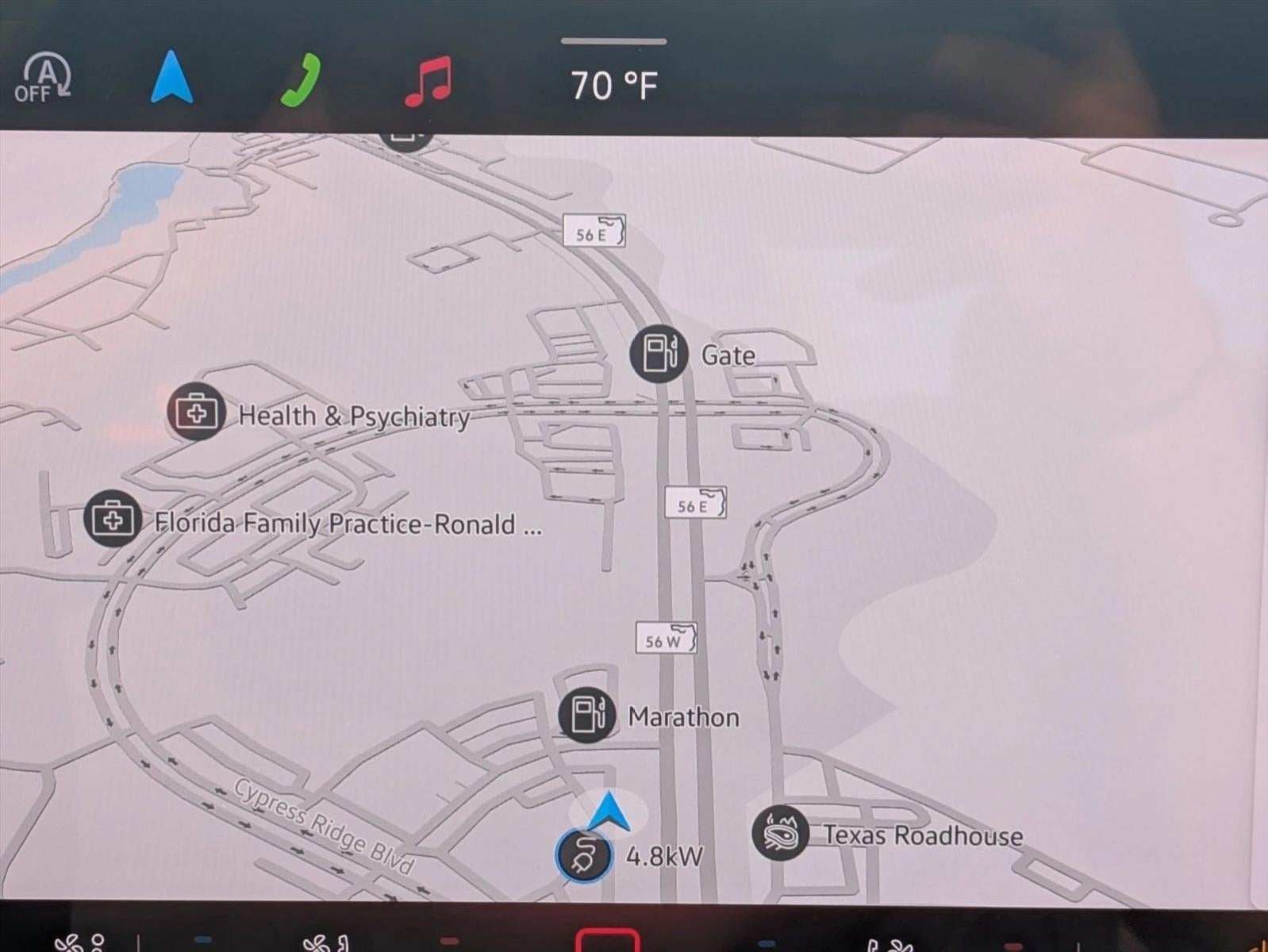Open navigation with the blue arrow icon

coord(171,78)
